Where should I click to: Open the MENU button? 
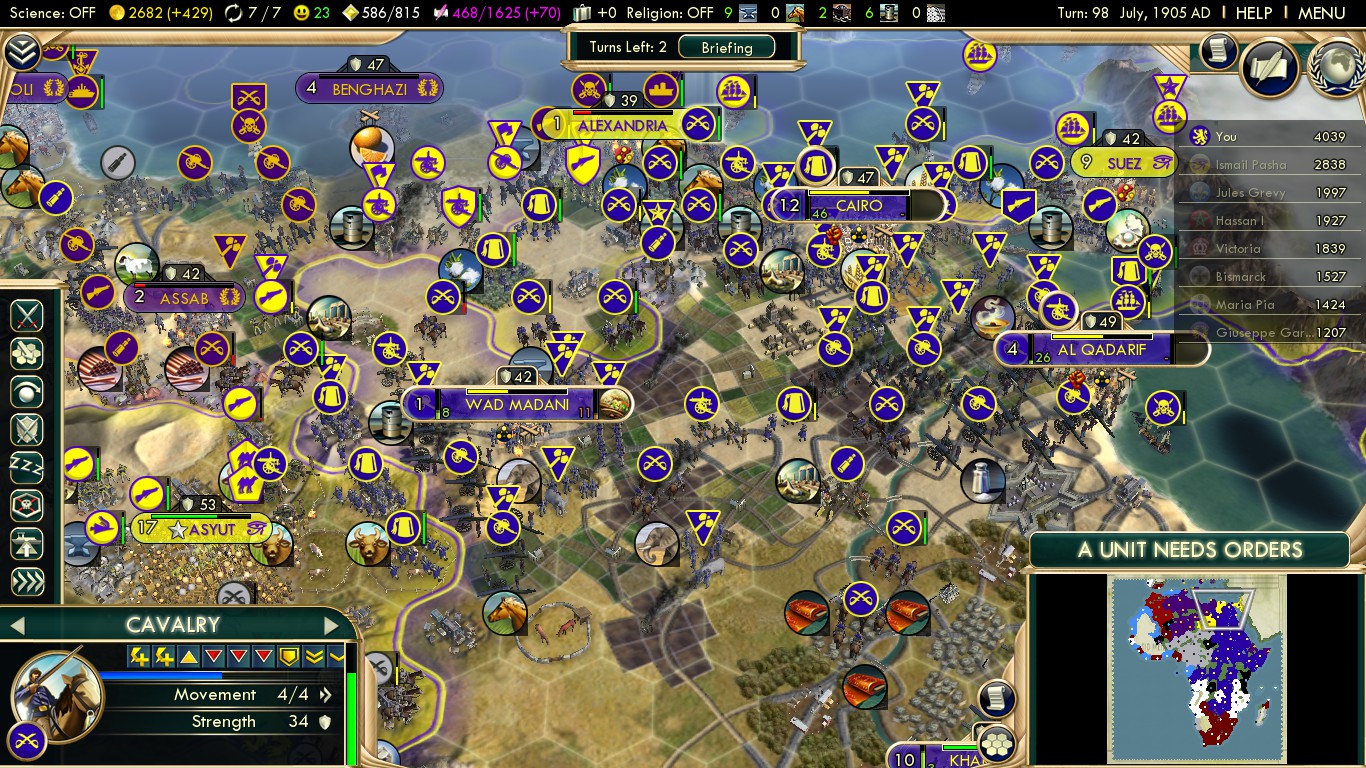click(1321, 13)
